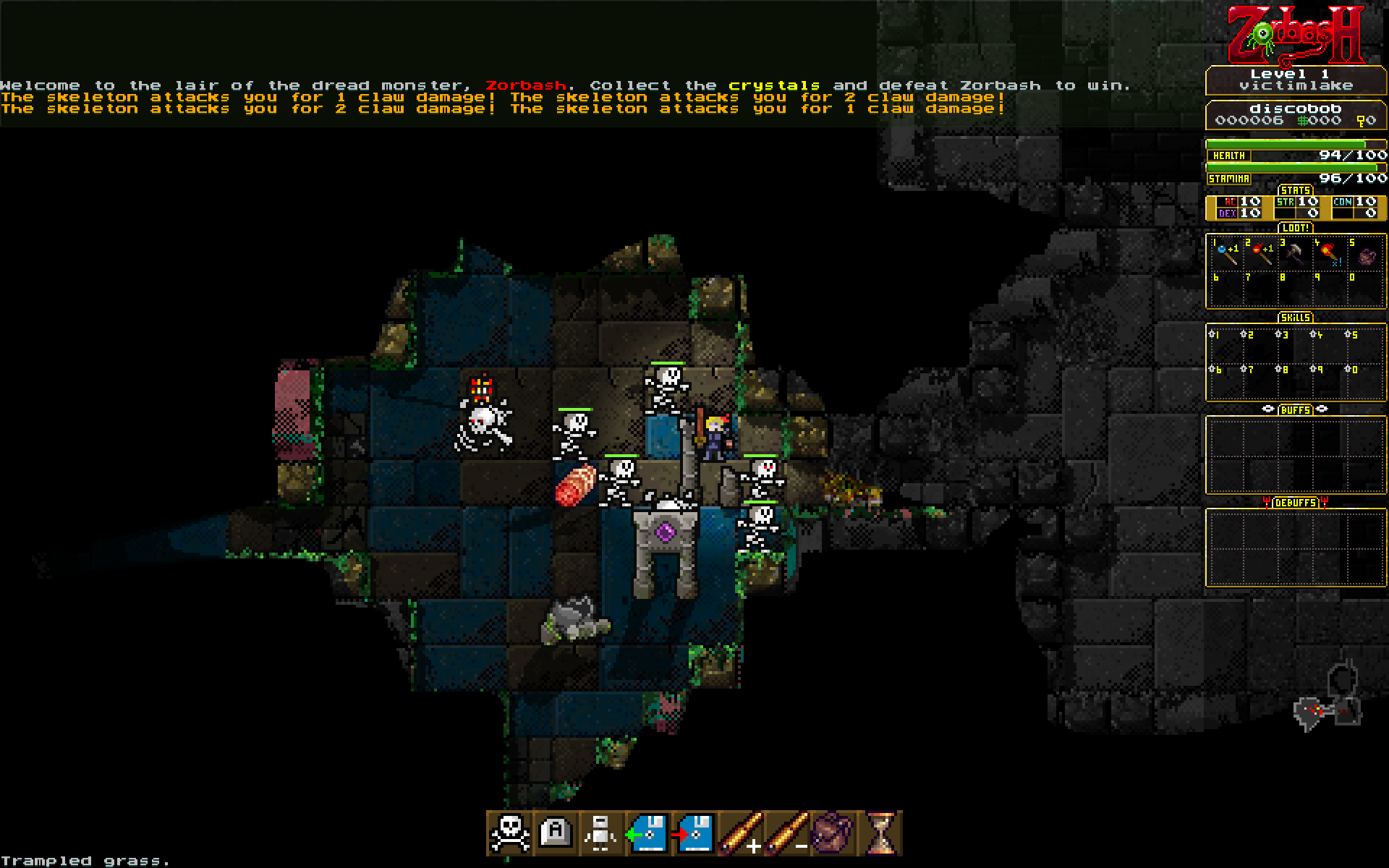Screen dimensions: 1389x868
Task: Click the golden rod plus button
Action: tap(741, 833)
